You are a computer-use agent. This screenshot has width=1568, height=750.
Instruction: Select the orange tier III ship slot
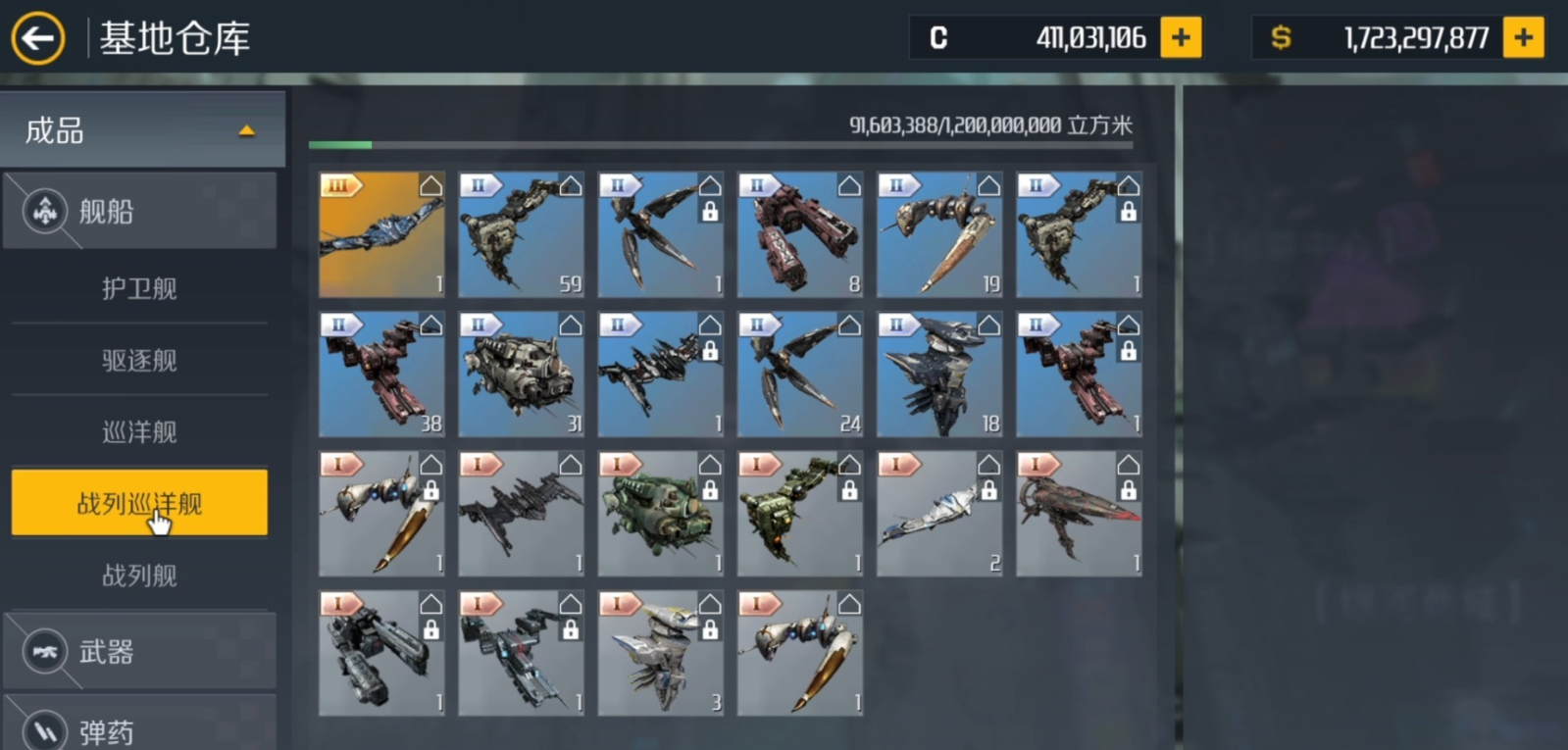(x=381, y=235)
